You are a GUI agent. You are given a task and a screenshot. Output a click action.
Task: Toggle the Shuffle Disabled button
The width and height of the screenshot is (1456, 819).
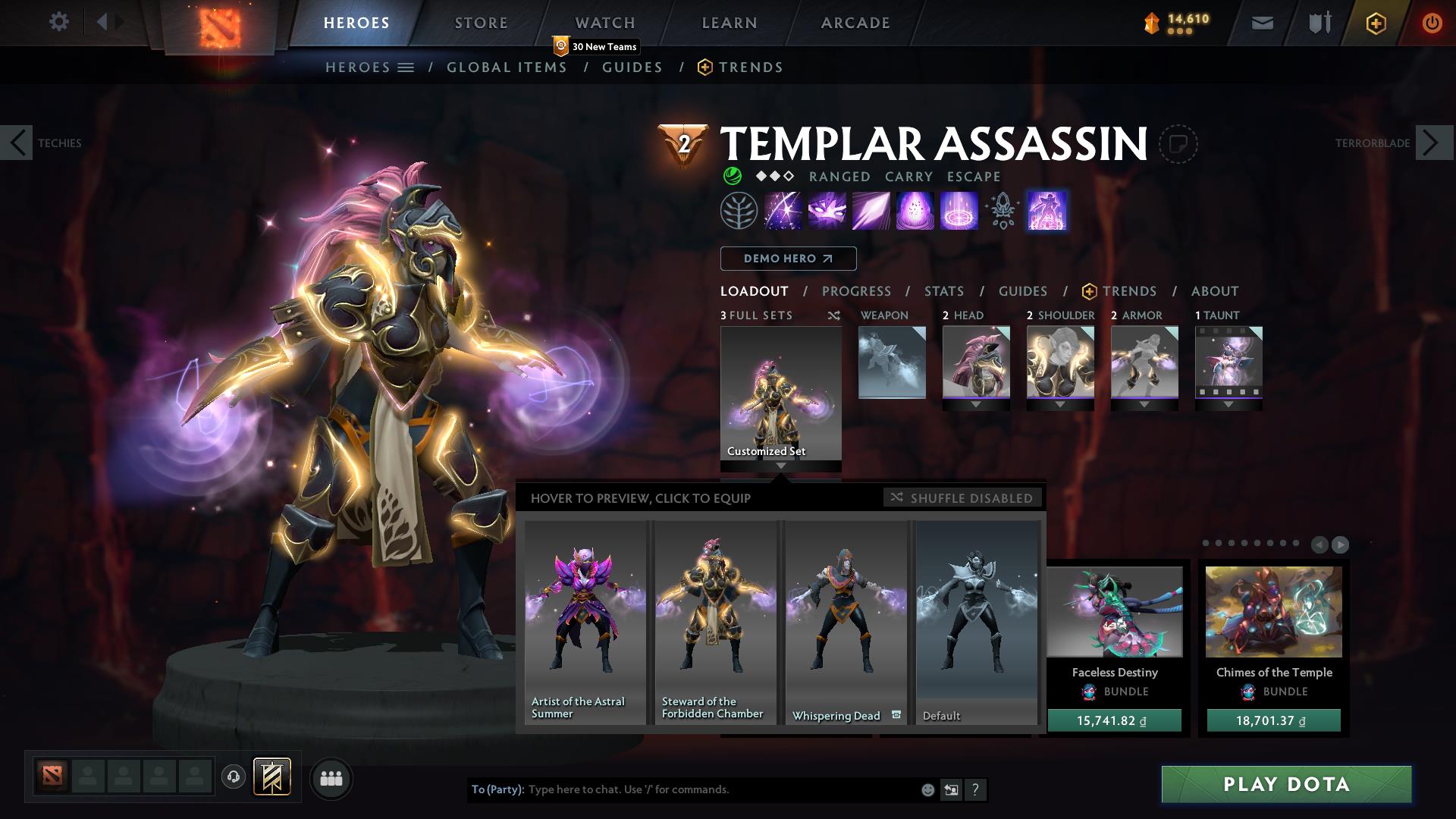pyautogui.click(x=962, y=497)
